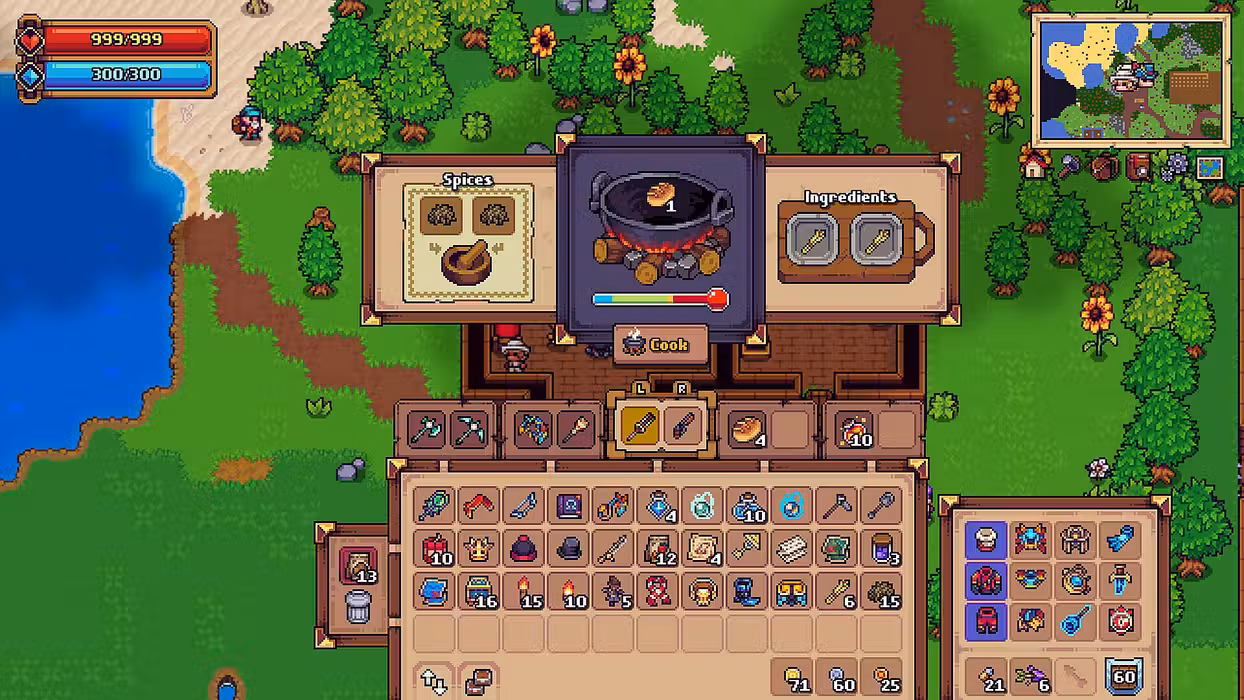Viewport: 1244px width, 700px height.
Task: Select the red boomerang item
Action: pyautogui.click(x=479, y=505)
